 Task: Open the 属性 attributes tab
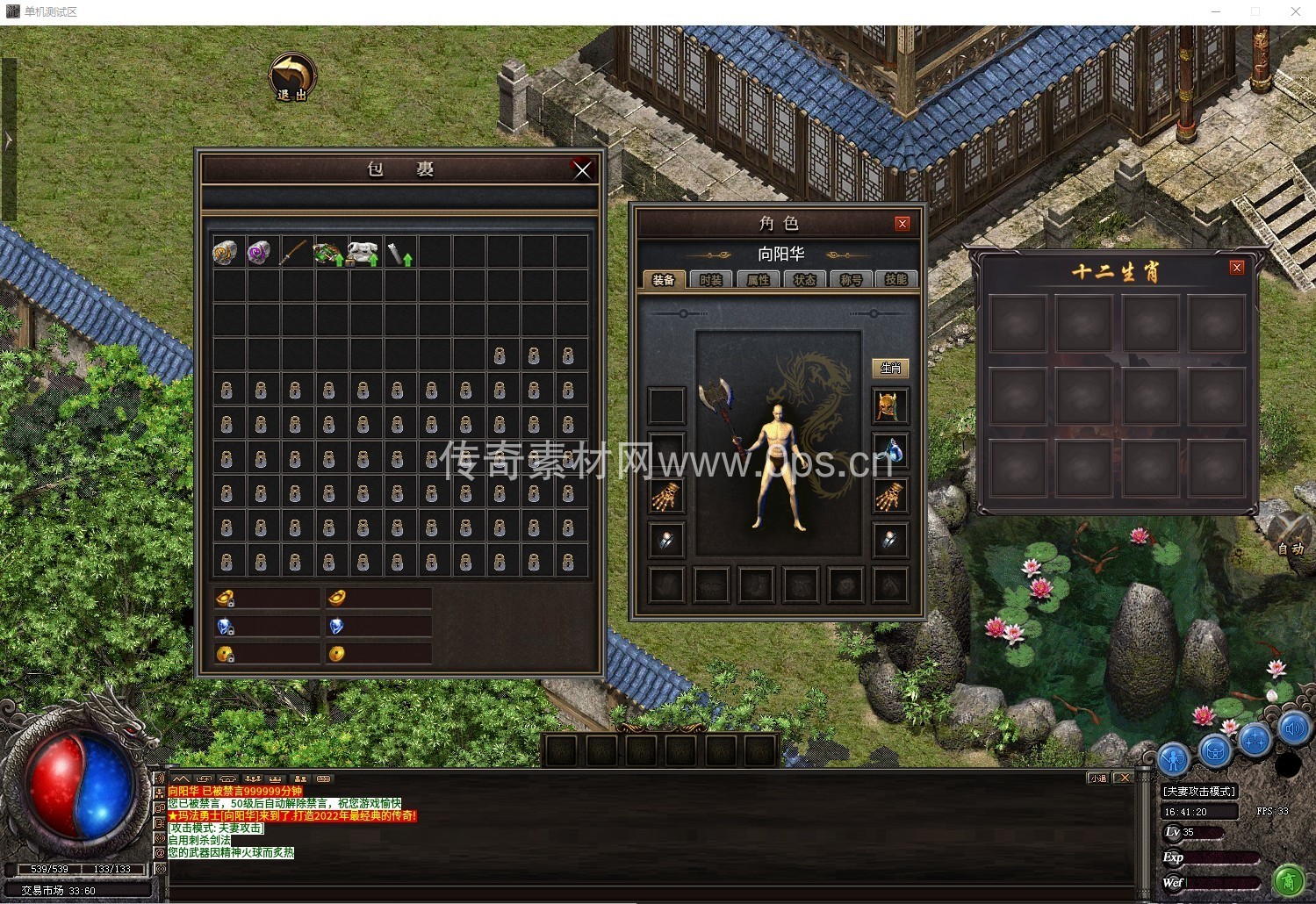click(758, 280)
